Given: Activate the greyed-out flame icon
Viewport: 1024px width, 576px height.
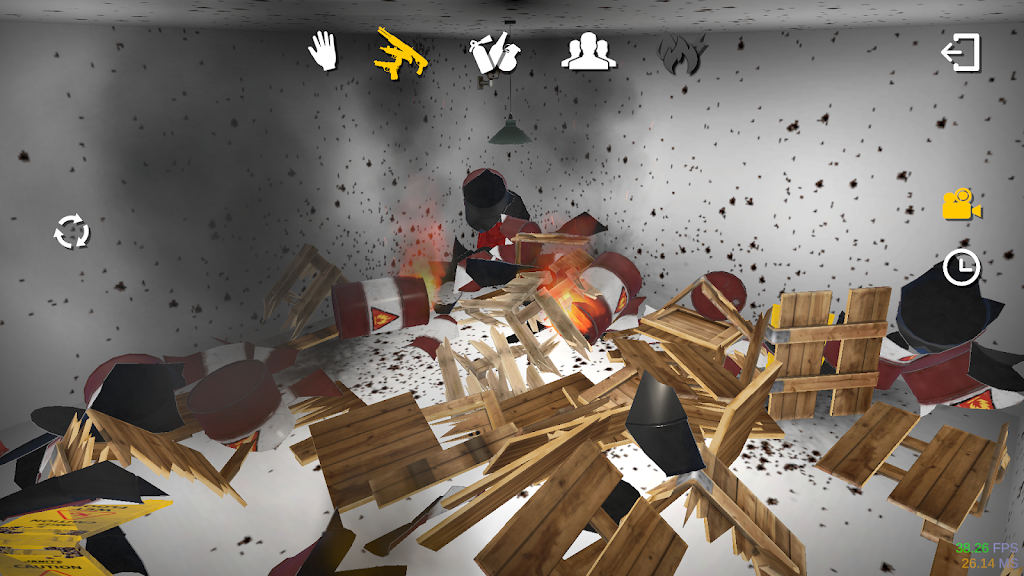Looking at the screenshot, I should click(x=682, y=52).
